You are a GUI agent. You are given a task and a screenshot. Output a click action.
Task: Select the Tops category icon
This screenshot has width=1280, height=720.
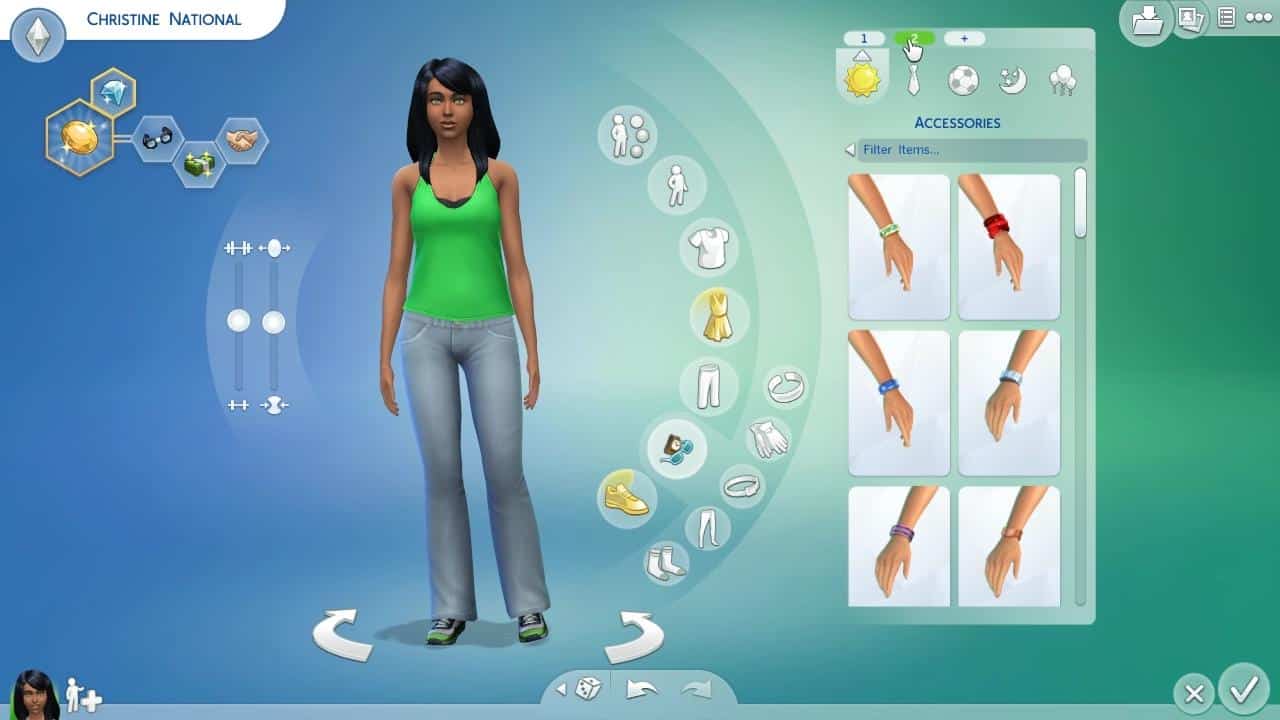[x=710, y=245]
